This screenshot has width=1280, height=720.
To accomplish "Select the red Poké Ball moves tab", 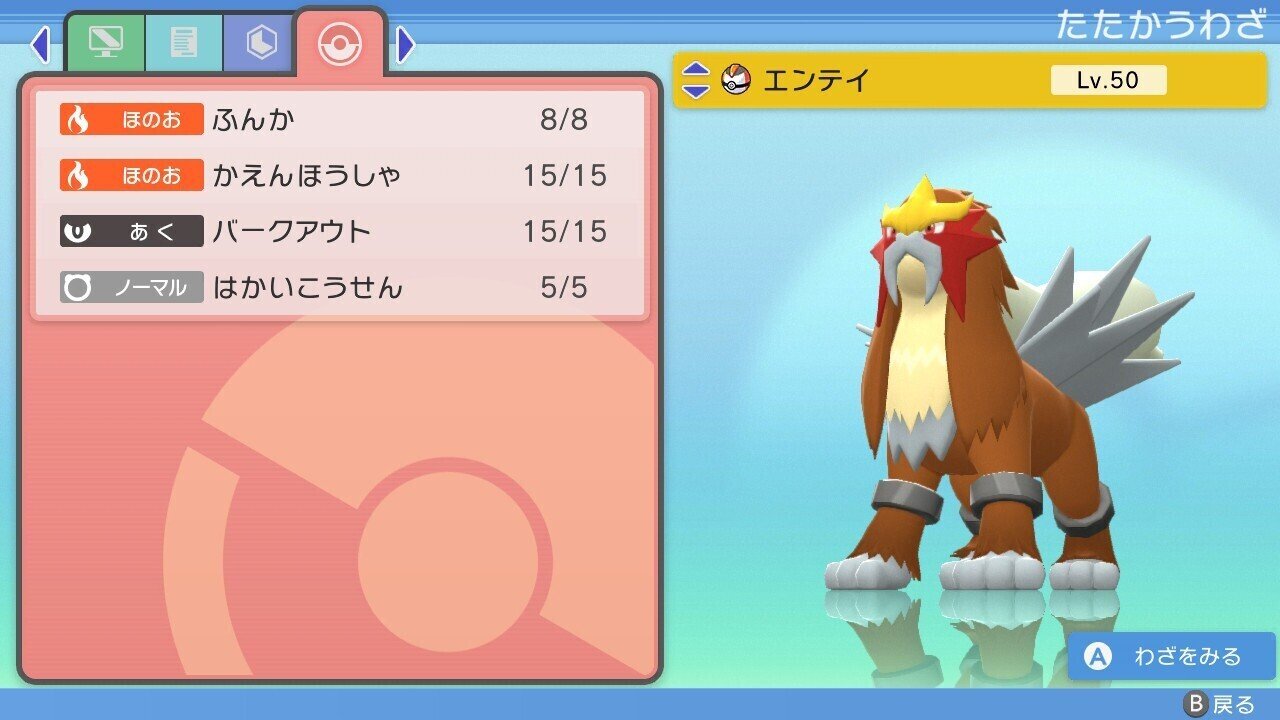I will [341, 42].
